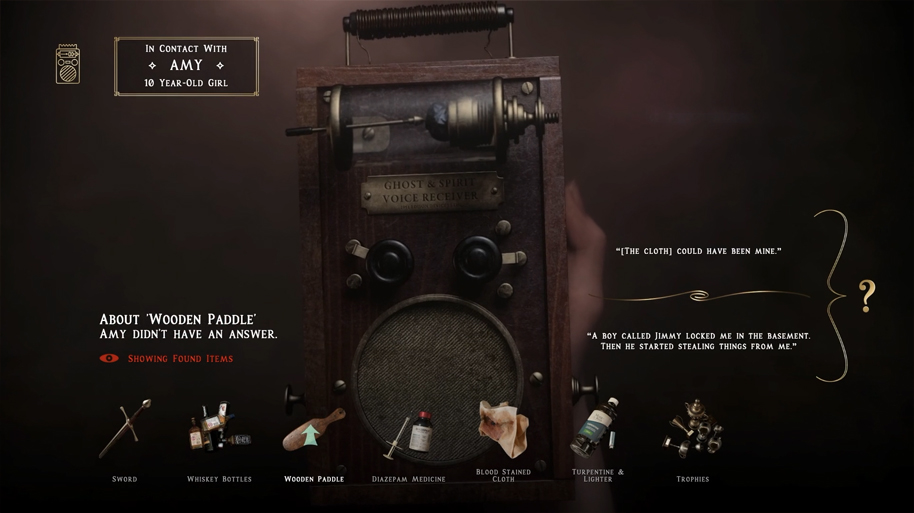Click the golden question mark hint

click(x=867, y=296)
